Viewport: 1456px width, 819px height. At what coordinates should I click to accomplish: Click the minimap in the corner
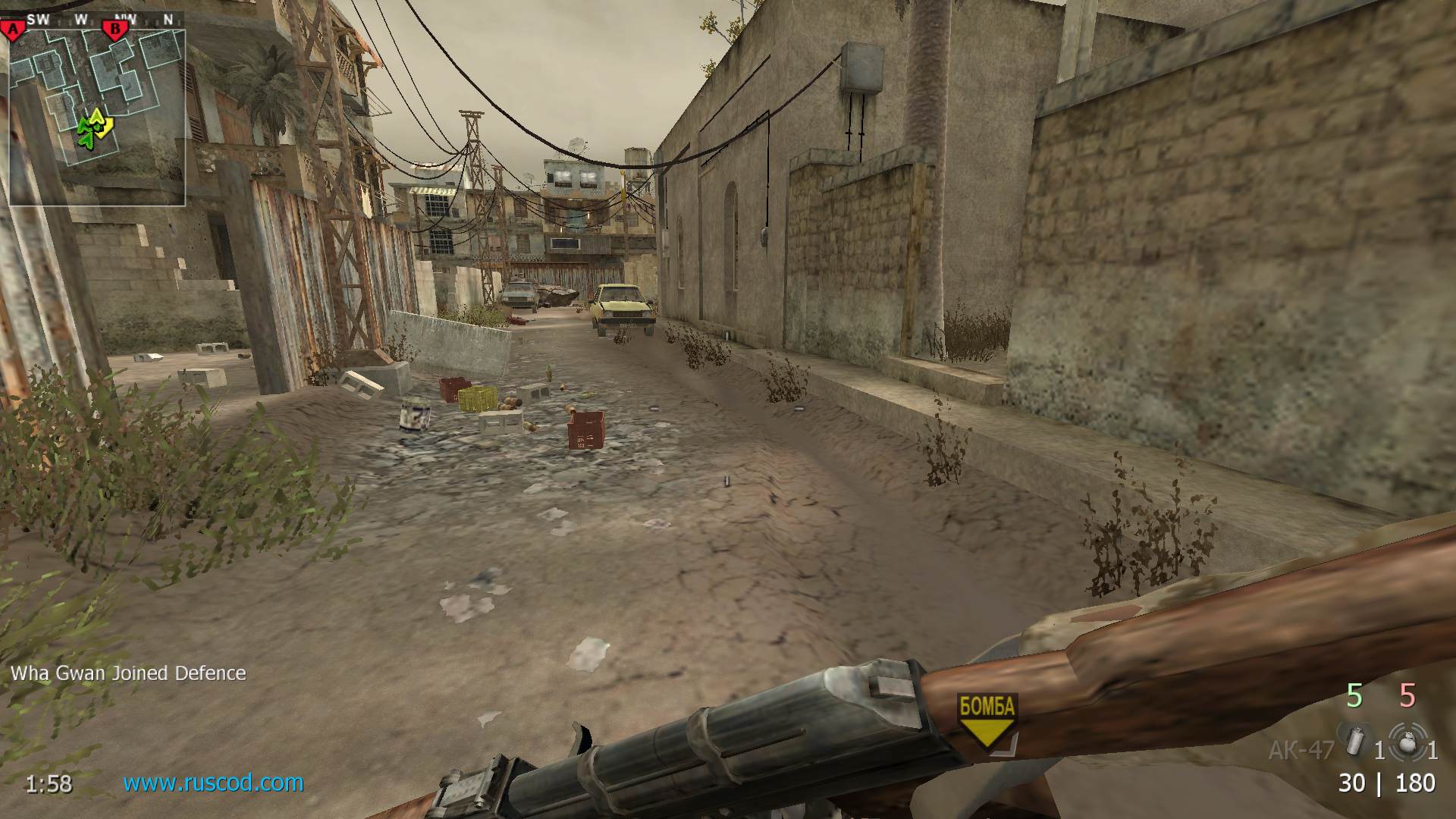(97, 118)
